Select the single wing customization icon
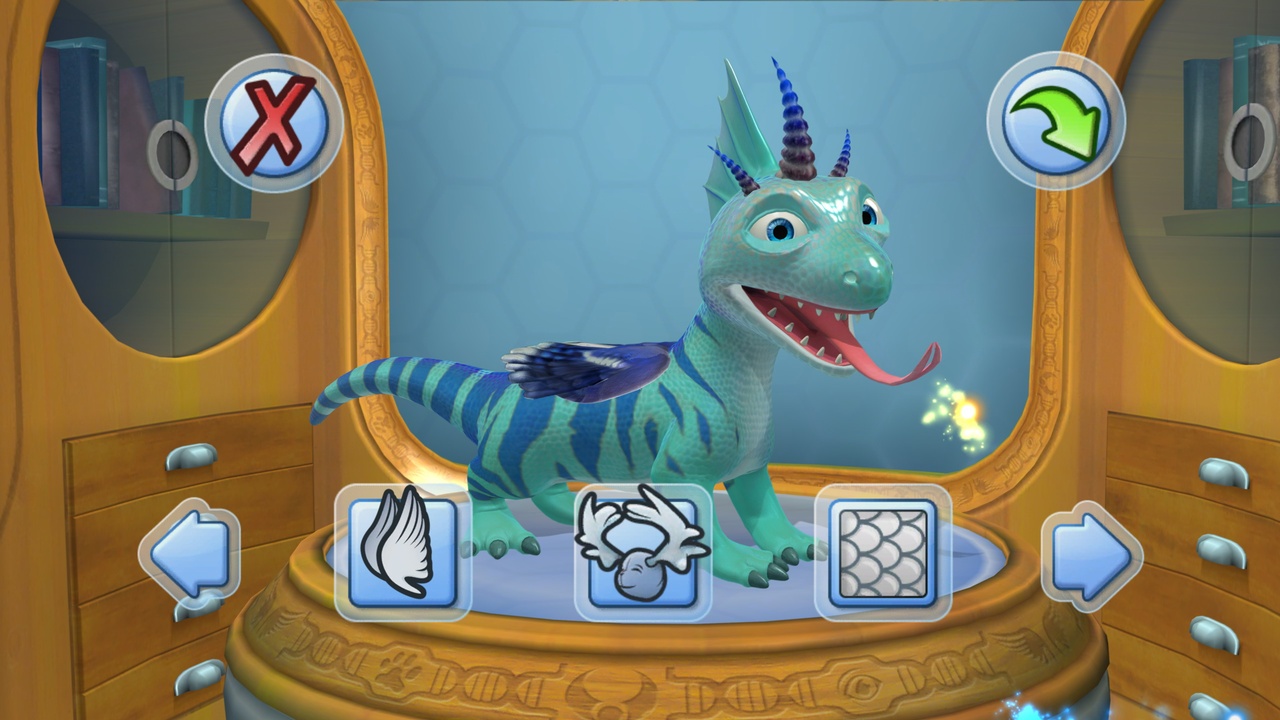This screenshot has width=1280, height=720. [405, 550]
